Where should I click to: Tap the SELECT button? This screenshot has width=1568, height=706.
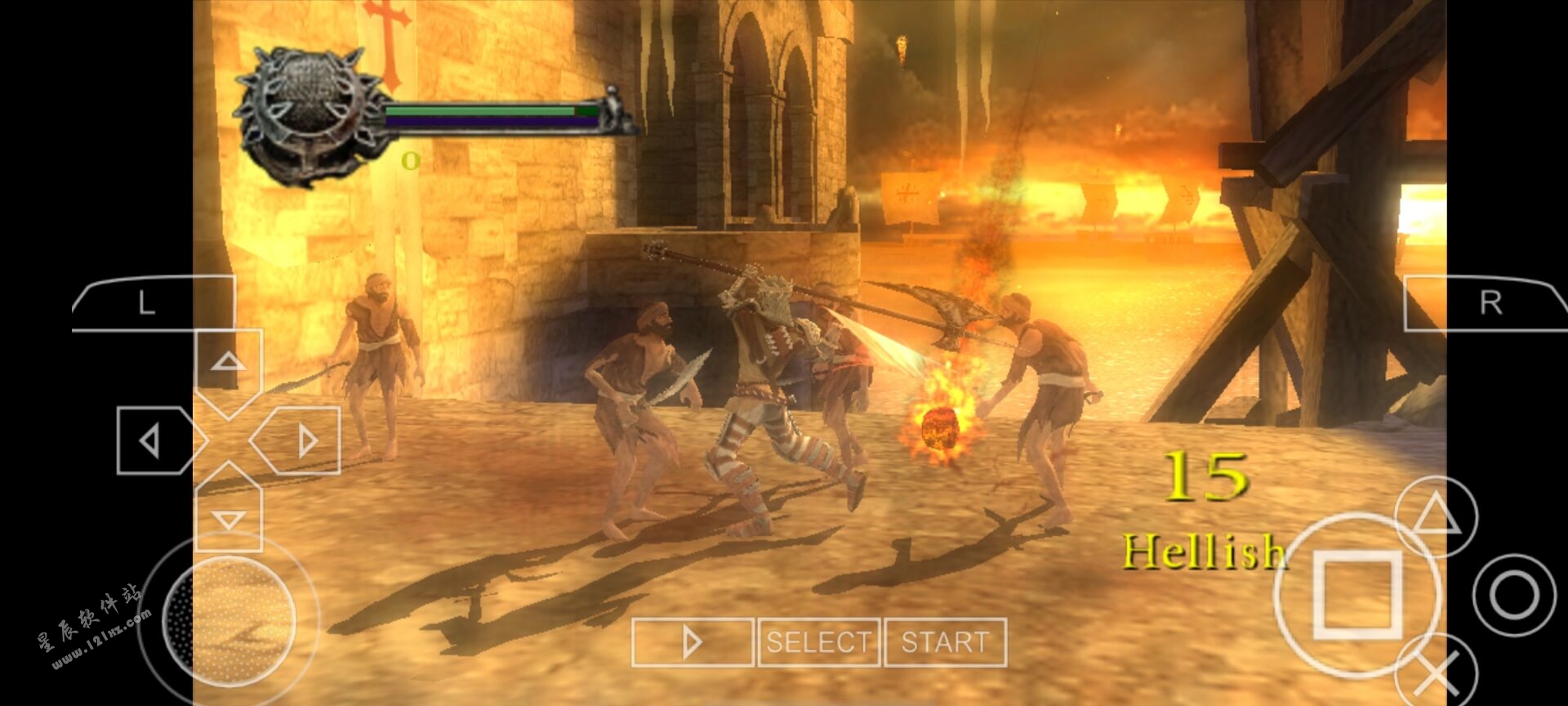pos(819,642)
